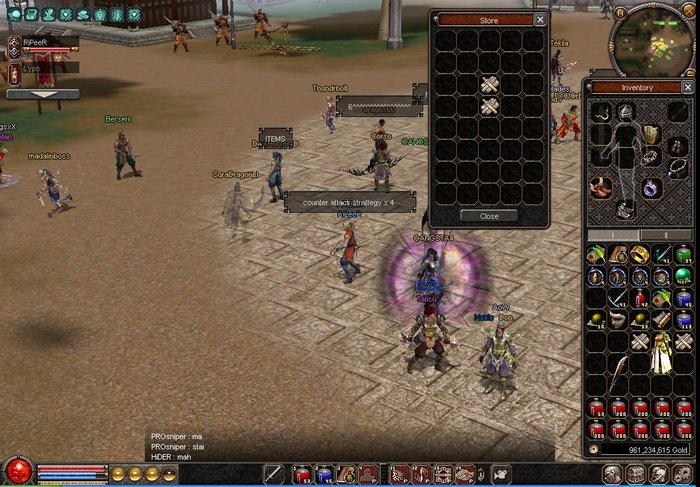Image resolution: width=700 pixels, height=487 pixels.
Task: Click the boots in the equipment panel
Action: tap(625, 209)
